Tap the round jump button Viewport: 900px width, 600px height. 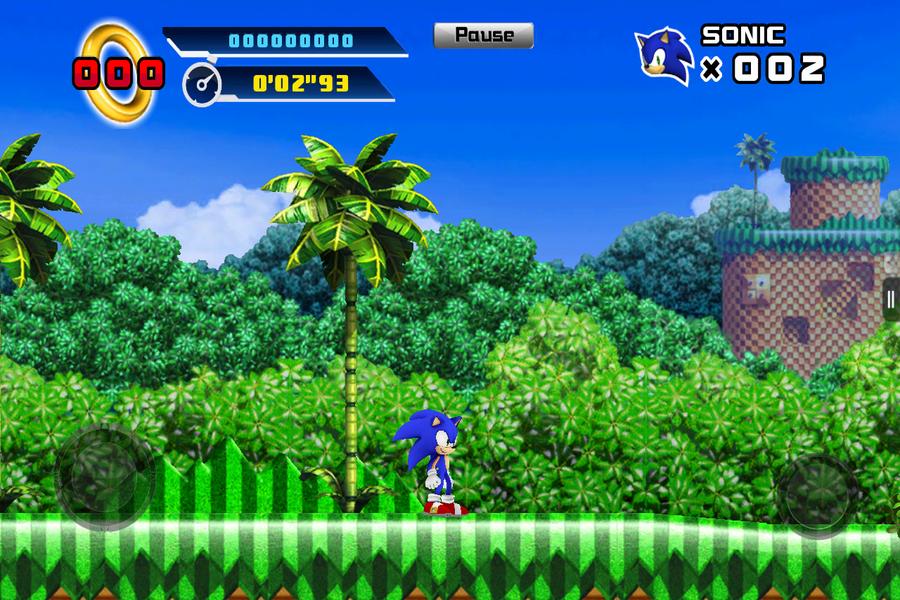(820, 493)
